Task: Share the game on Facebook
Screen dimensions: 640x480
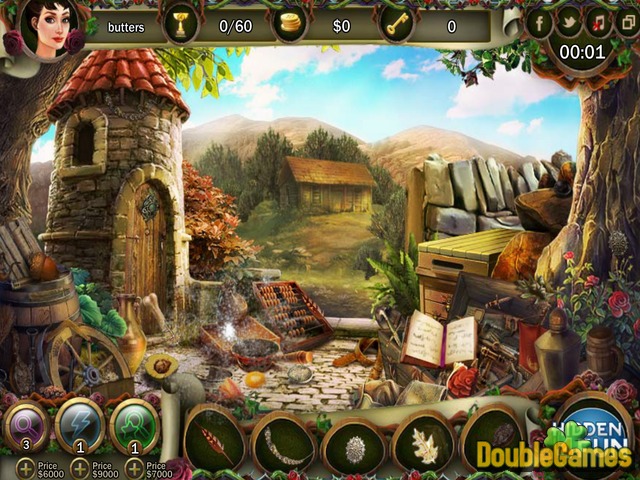Action: pyautogui.click(x=540, y=20)
